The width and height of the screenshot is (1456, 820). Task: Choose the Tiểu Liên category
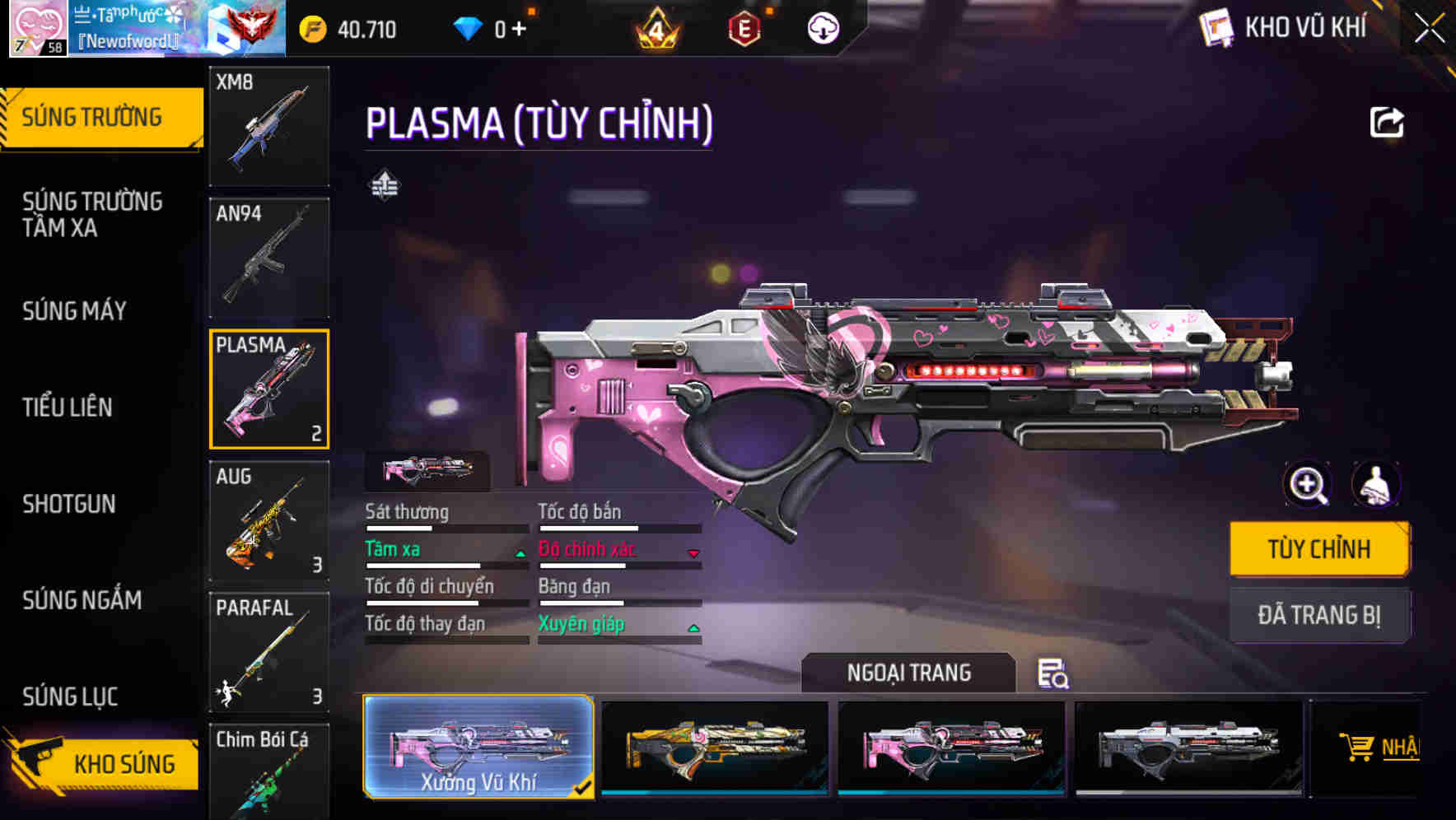(68, 408)
